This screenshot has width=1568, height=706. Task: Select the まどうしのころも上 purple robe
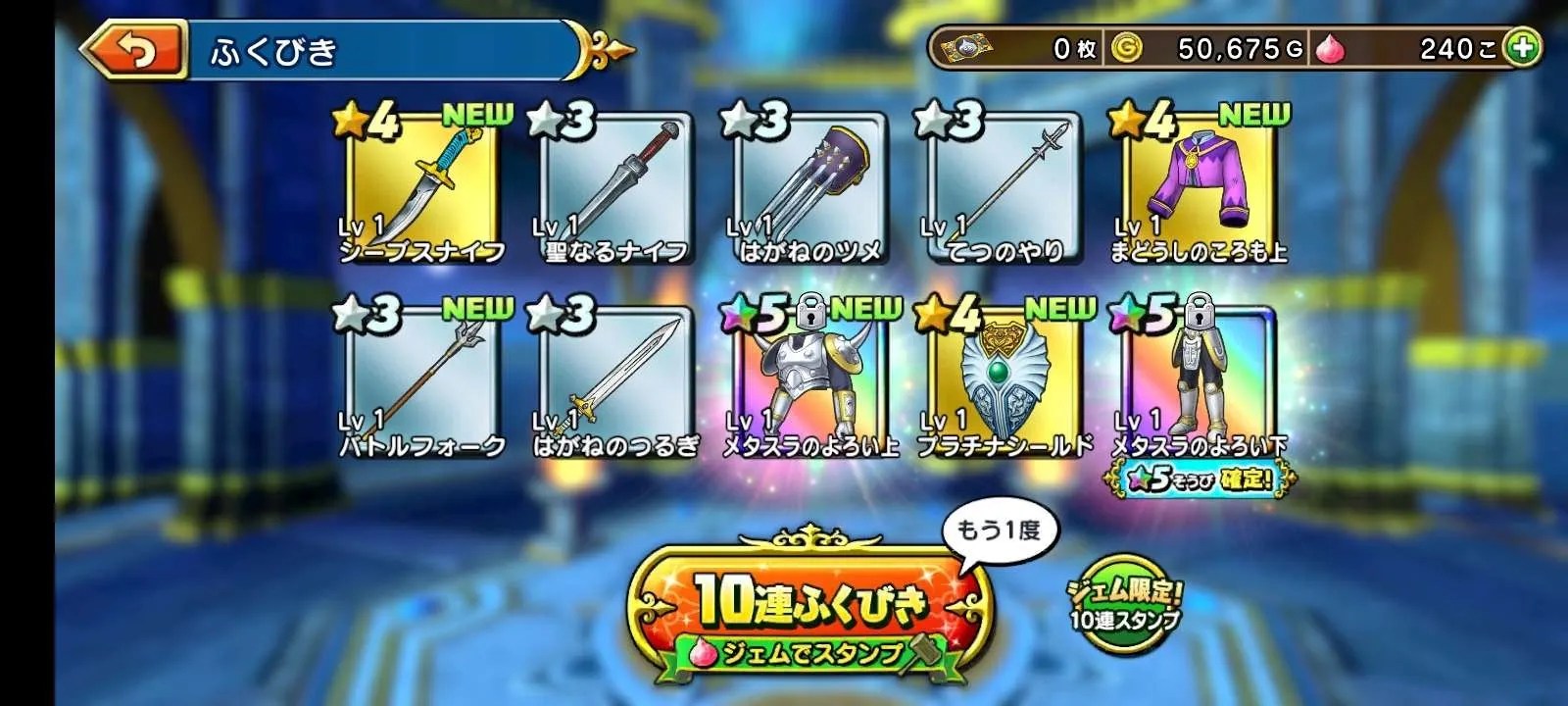point(1197,188)
